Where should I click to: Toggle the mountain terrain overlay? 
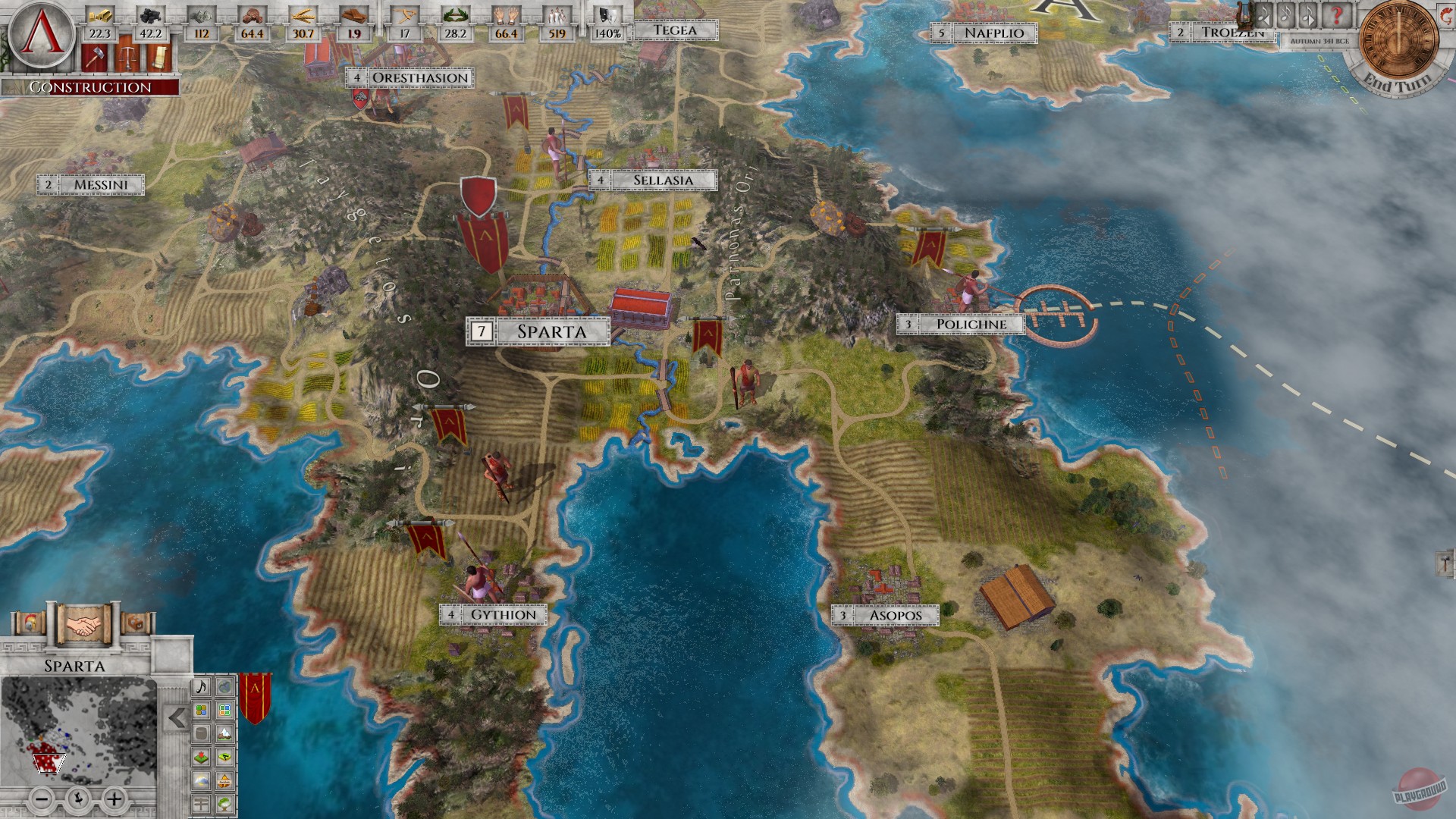(x=225, y=733)
